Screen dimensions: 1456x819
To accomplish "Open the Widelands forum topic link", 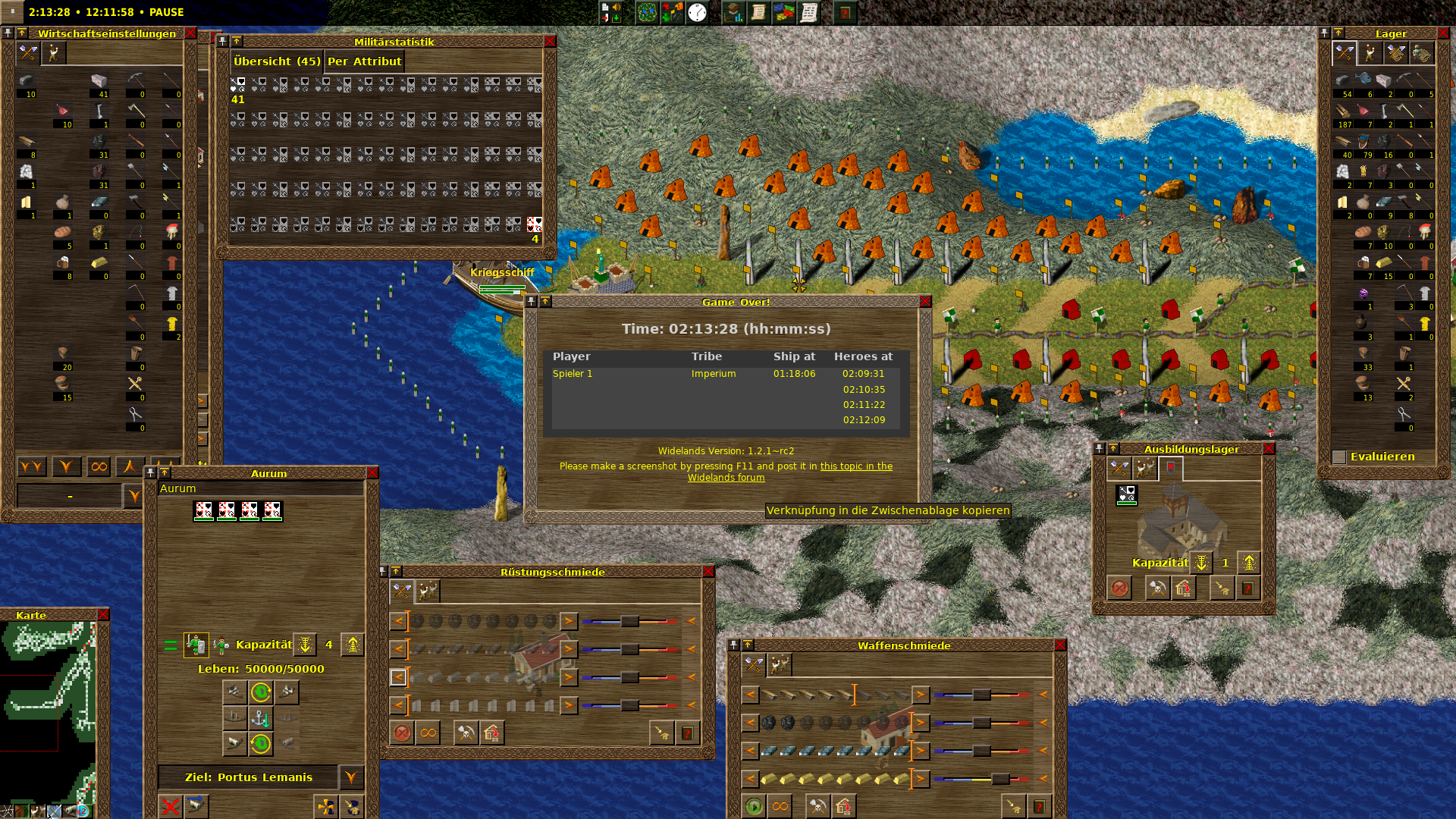I will click(790, 472).
